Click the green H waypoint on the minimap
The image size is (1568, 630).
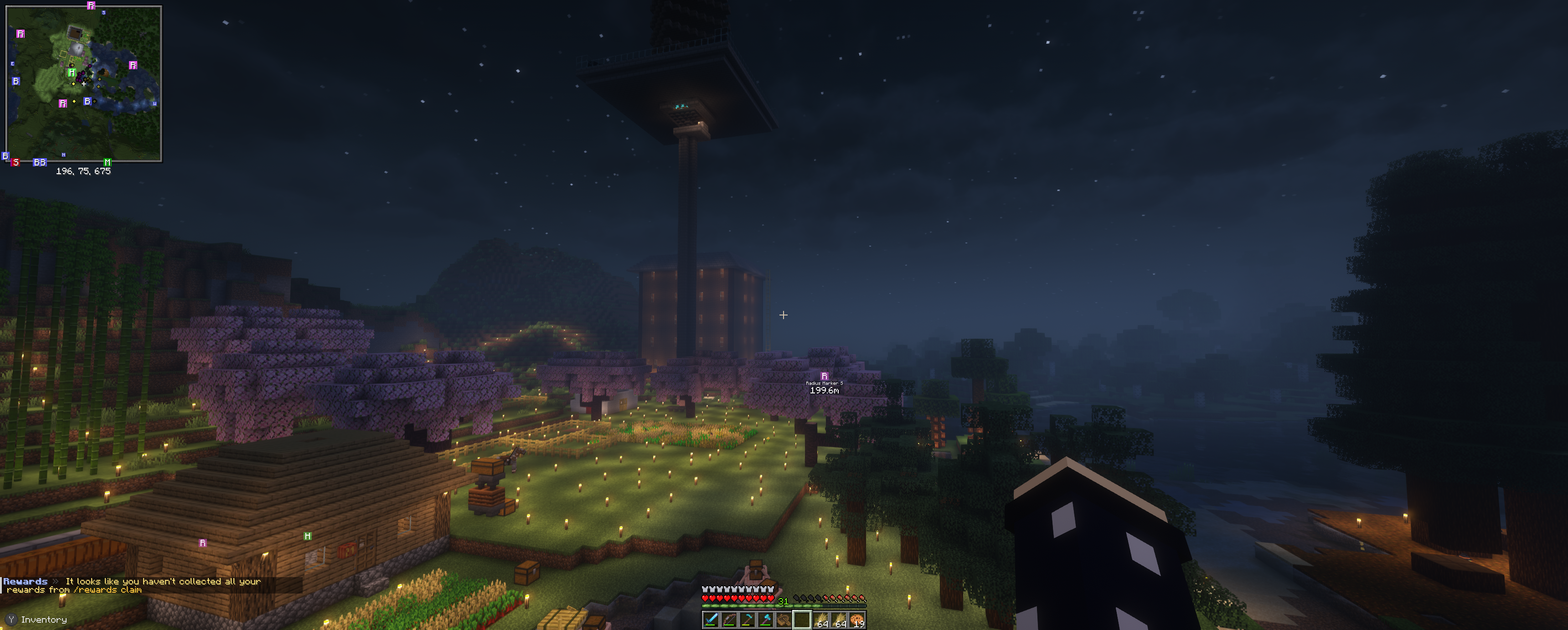(x=72, y=73)
